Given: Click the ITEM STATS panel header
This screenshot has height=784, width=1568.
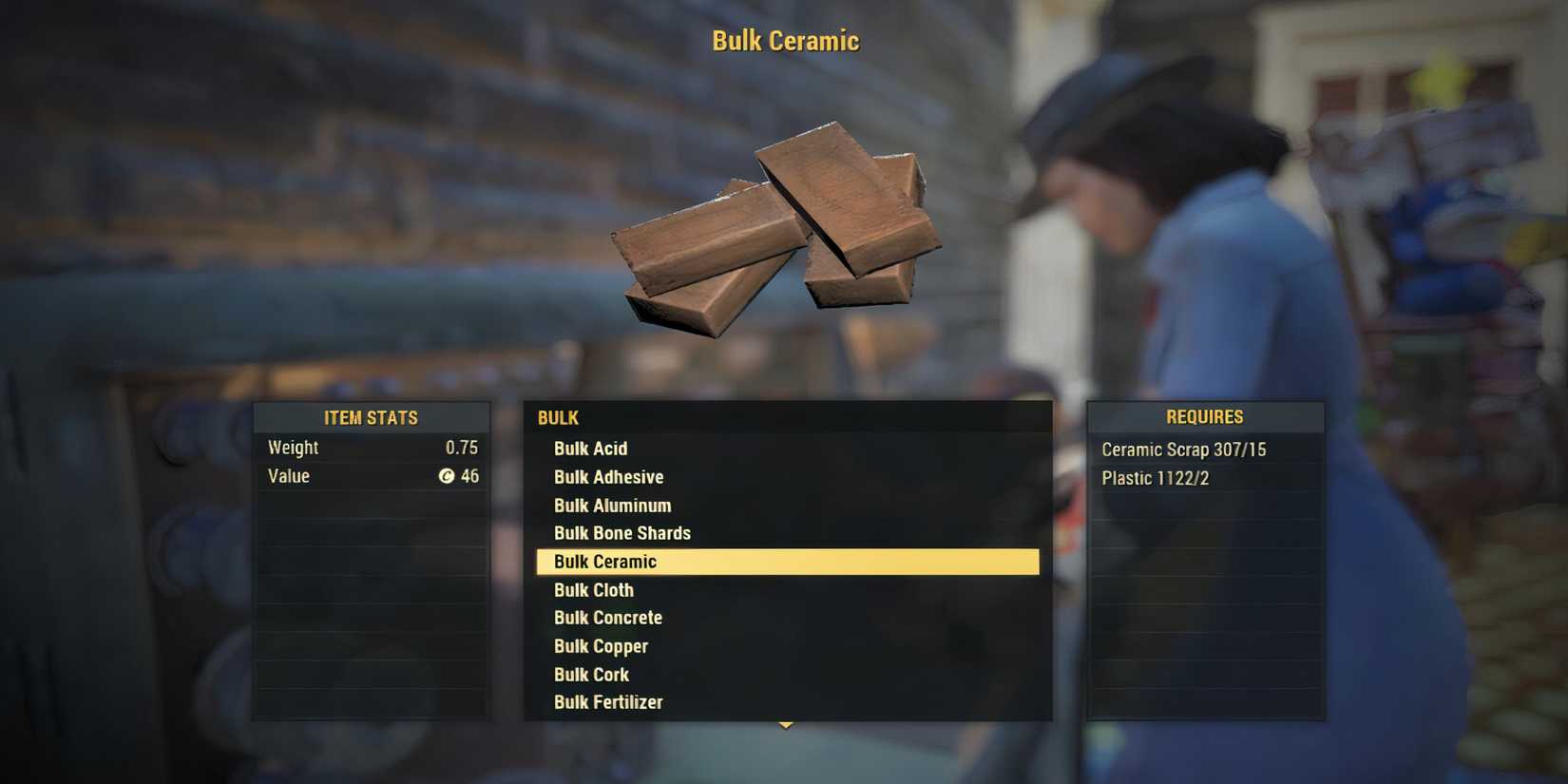Looking at the screenshot, I should click(x=371, y=416).
